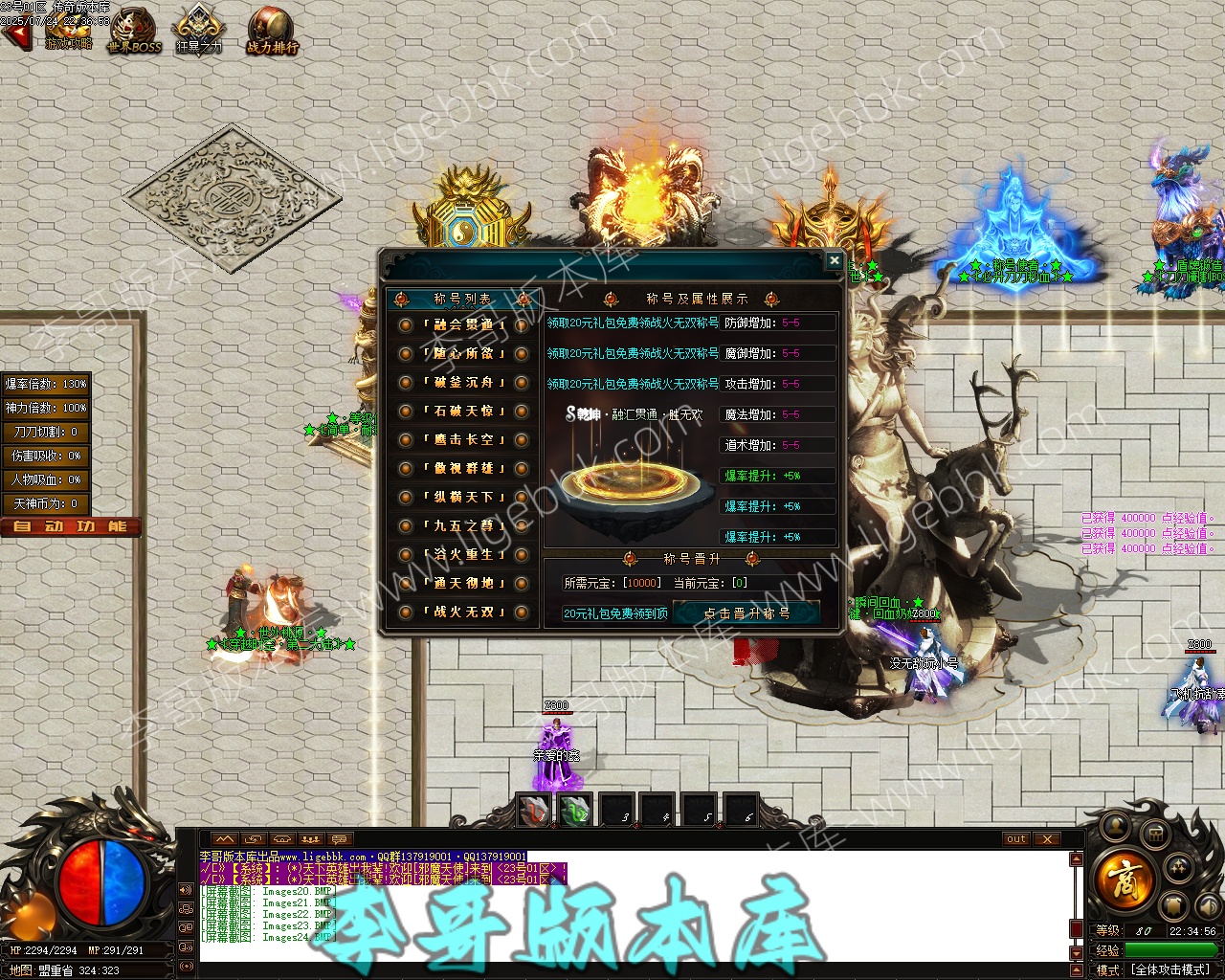
Task: Select the 融会贯通 title from the list
Action: point(463,325)
